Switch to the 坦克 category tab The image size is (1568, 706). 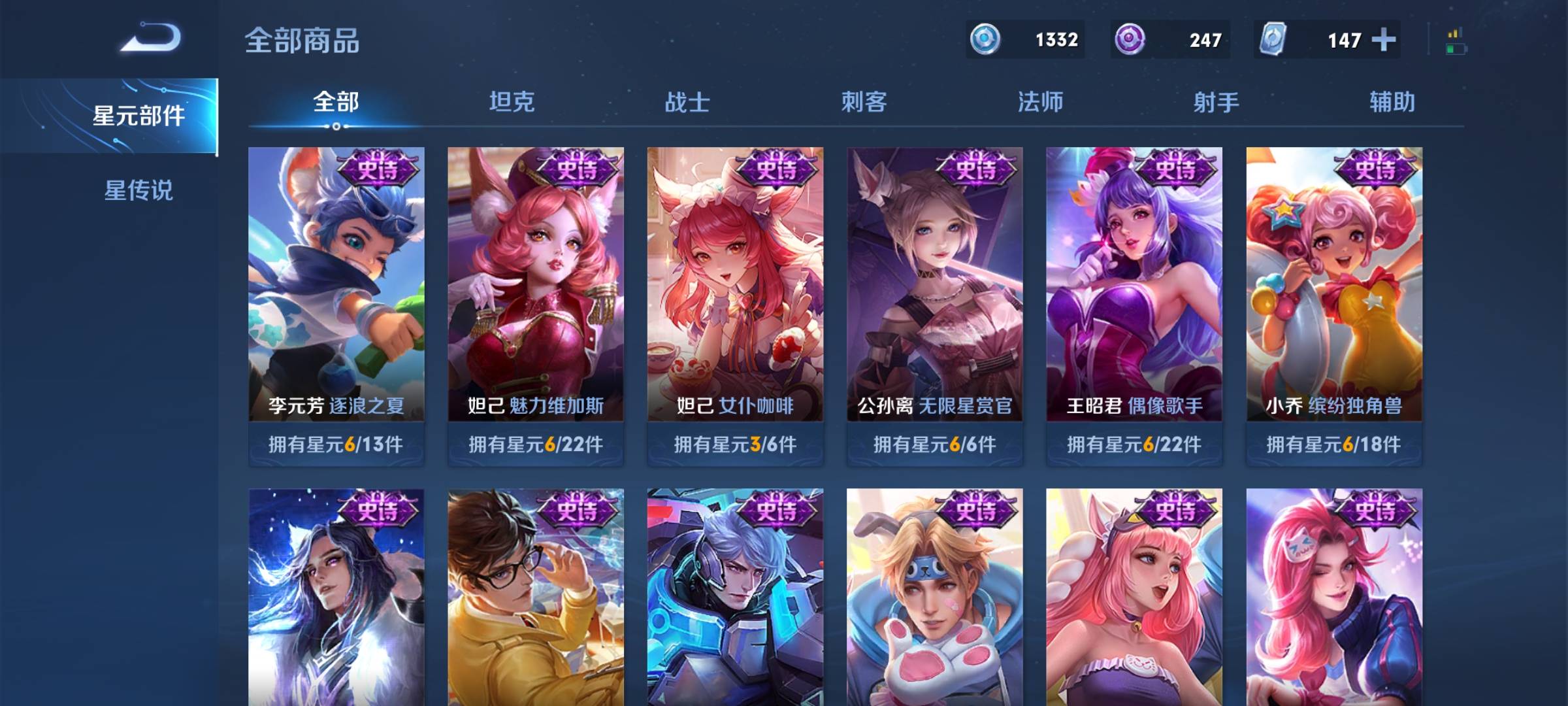click(512, 102)
